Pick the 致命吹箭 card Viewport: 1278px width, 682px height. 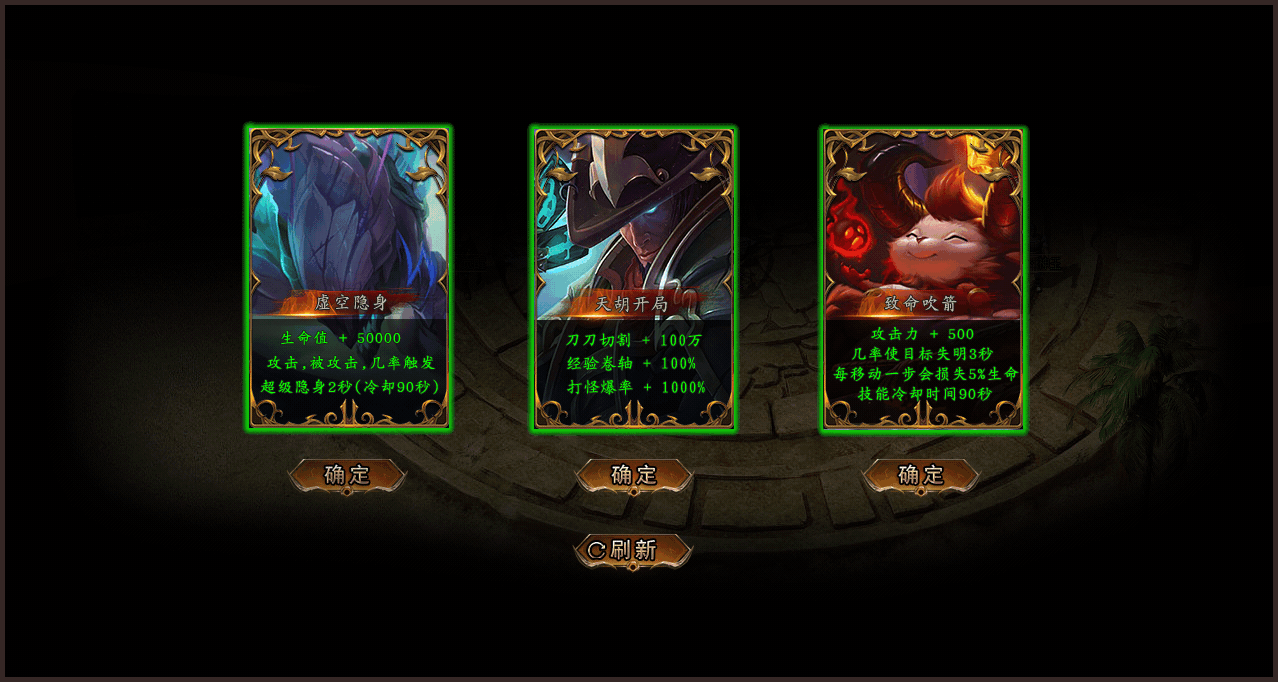click(x=923, y=277)
